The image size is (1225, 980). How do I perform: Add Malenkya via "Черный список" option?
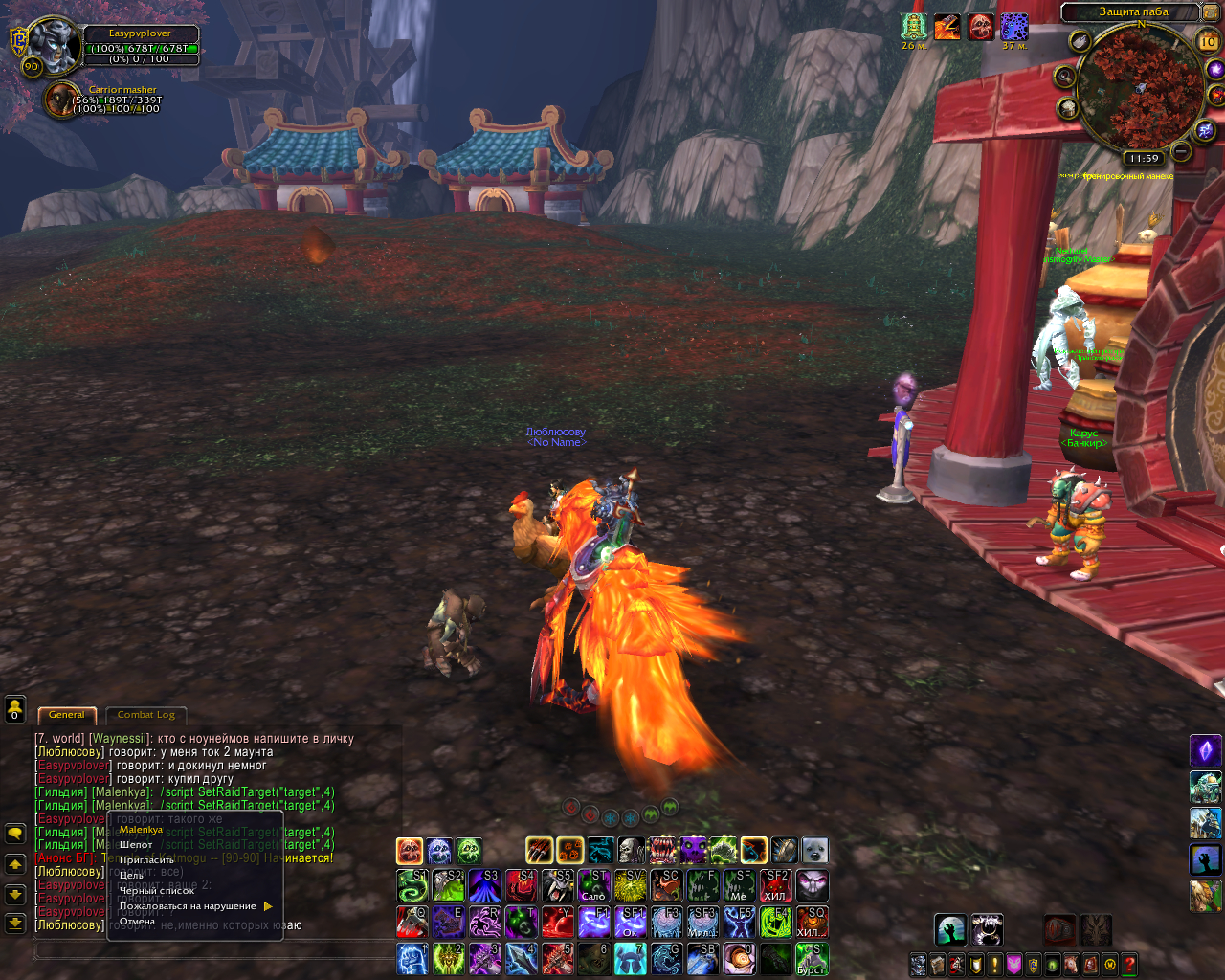point(156,891)
